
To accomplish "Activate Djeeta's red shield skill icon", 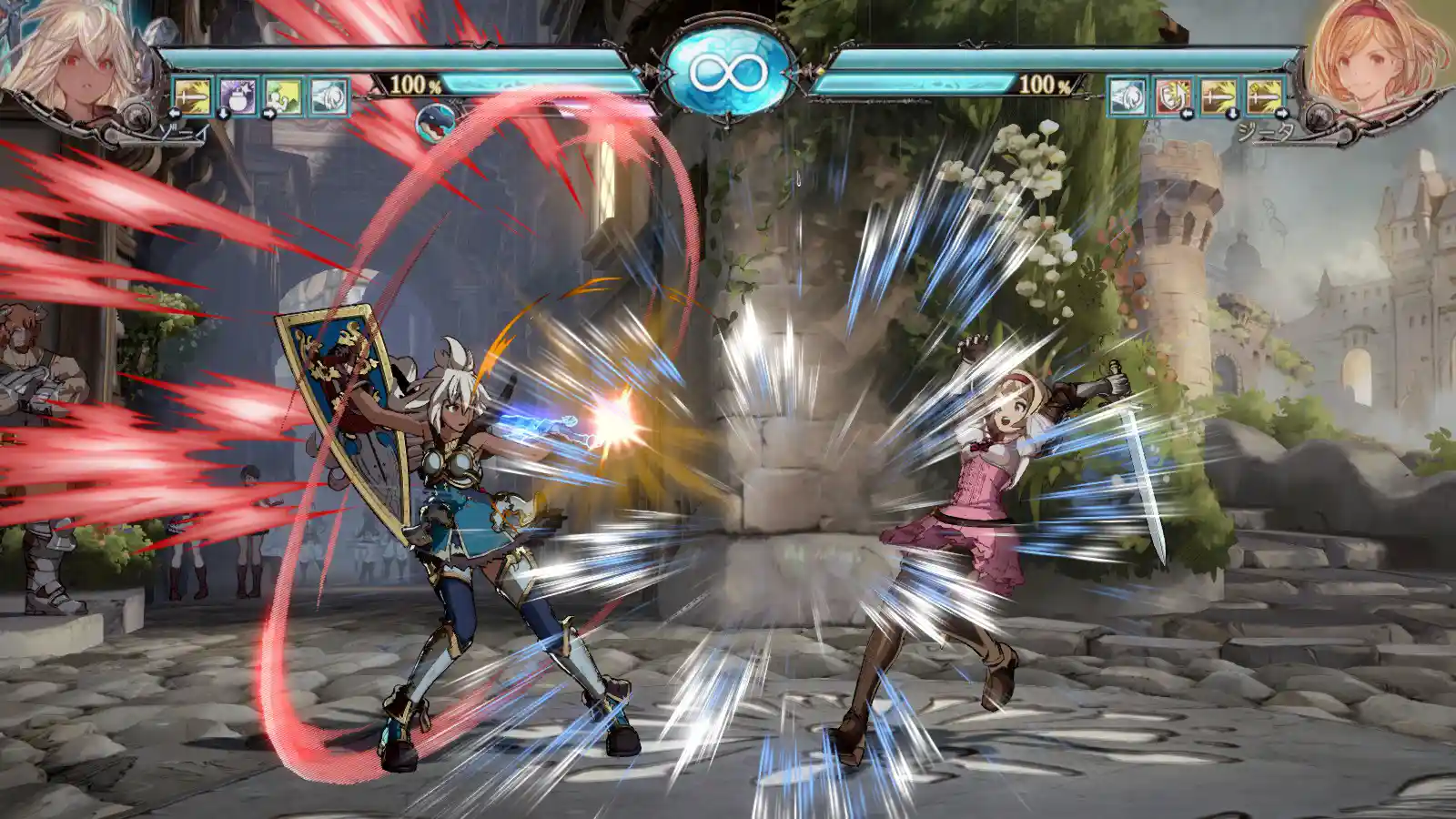I will 1173,96.
